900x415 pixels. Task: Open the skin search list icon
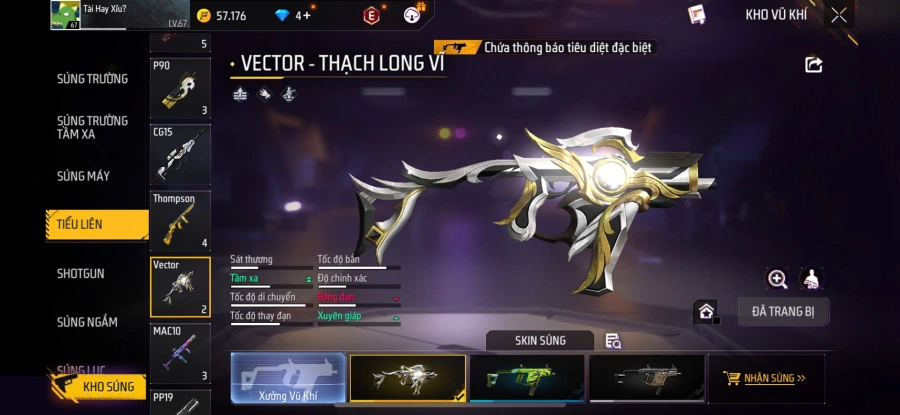613,341
